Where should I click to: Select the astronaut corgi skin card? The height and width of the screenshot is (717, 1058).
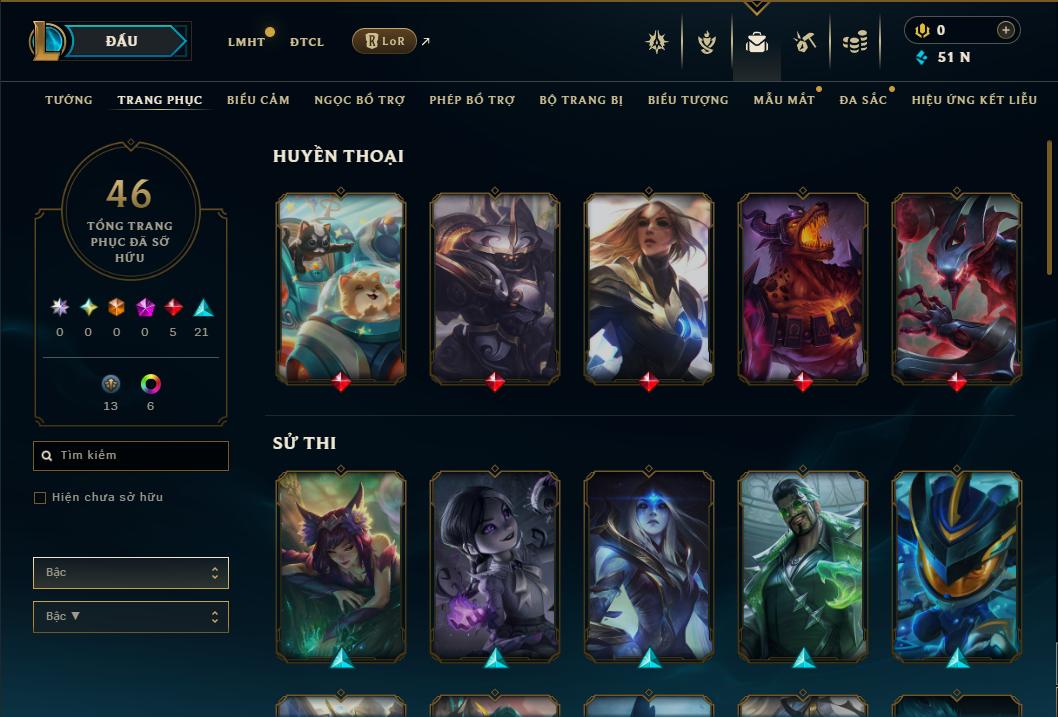(341, 286)
